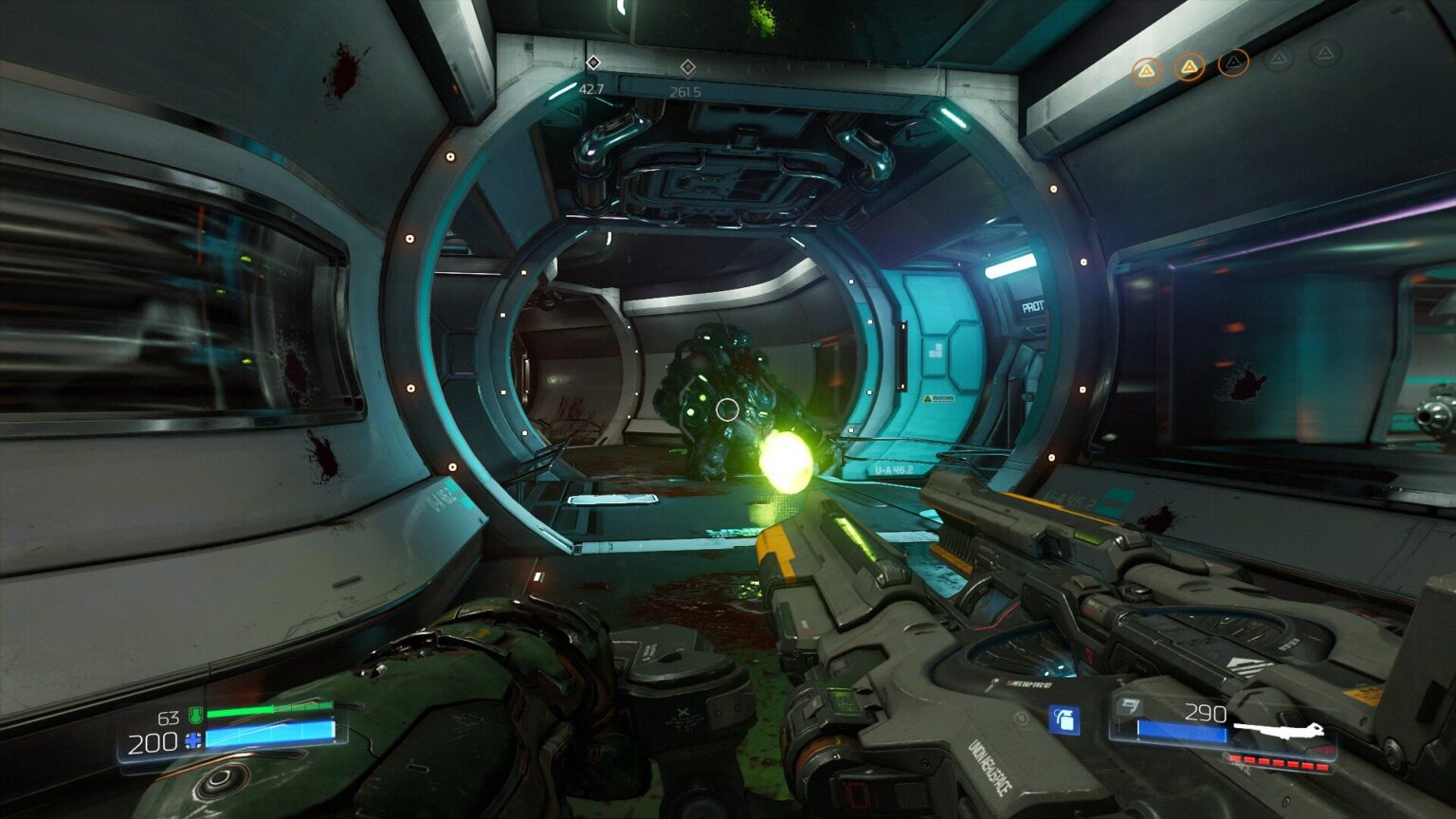The width and height of the screenshot is (1456, 819).
Task: Click the green armor shield icon
Action: click(x=194, y=715)
